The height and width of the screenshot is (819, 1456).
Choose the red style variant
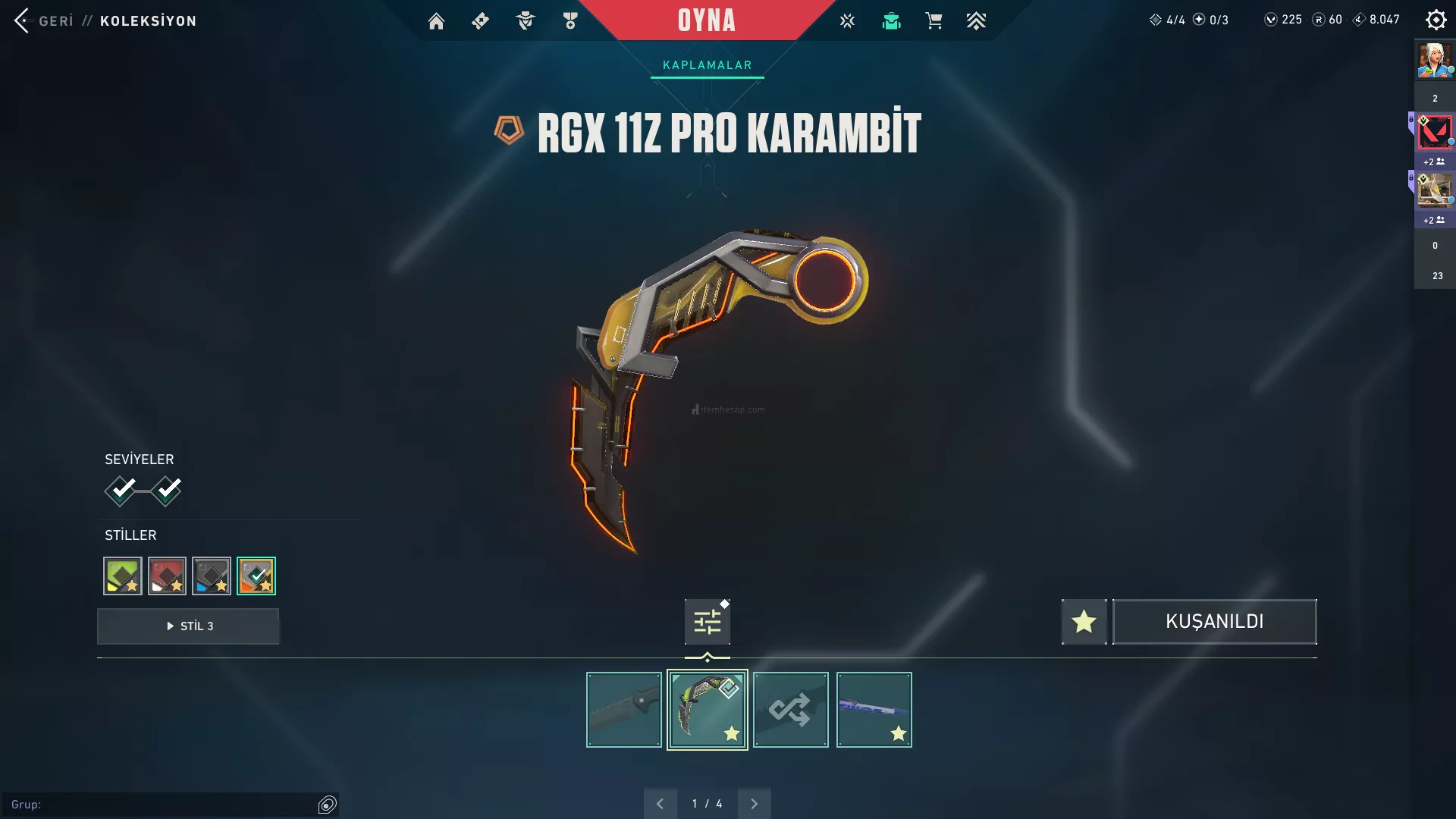(167, 576)
